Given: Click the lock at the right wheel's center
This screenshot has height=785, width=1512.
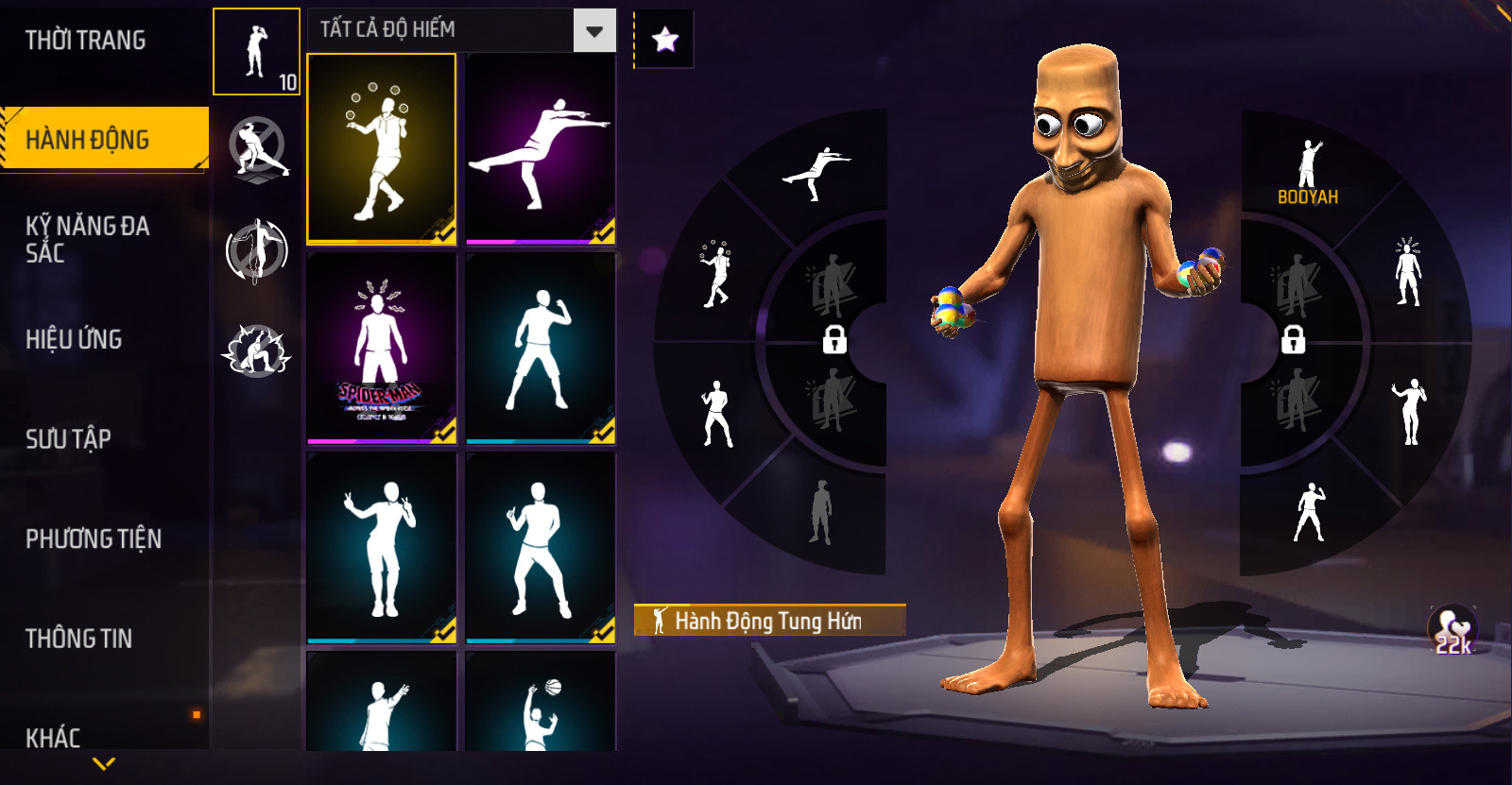Looking at the screenshot, I should 1293,338.
